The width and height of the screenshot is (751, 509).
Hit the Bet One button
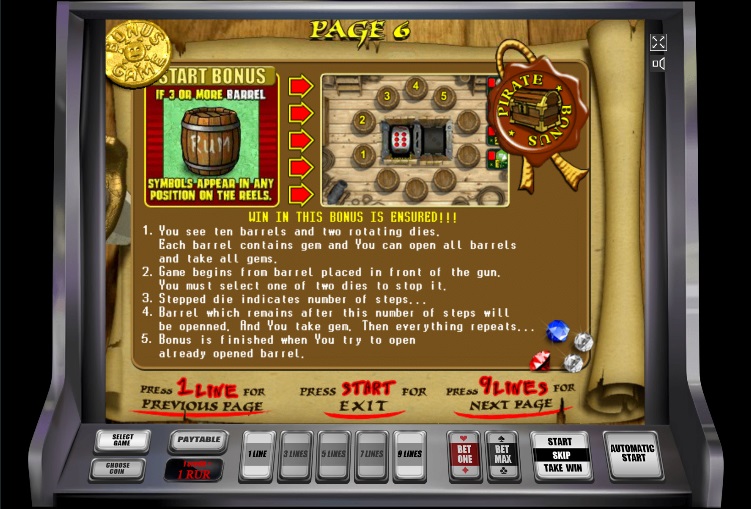click(463, 456)
